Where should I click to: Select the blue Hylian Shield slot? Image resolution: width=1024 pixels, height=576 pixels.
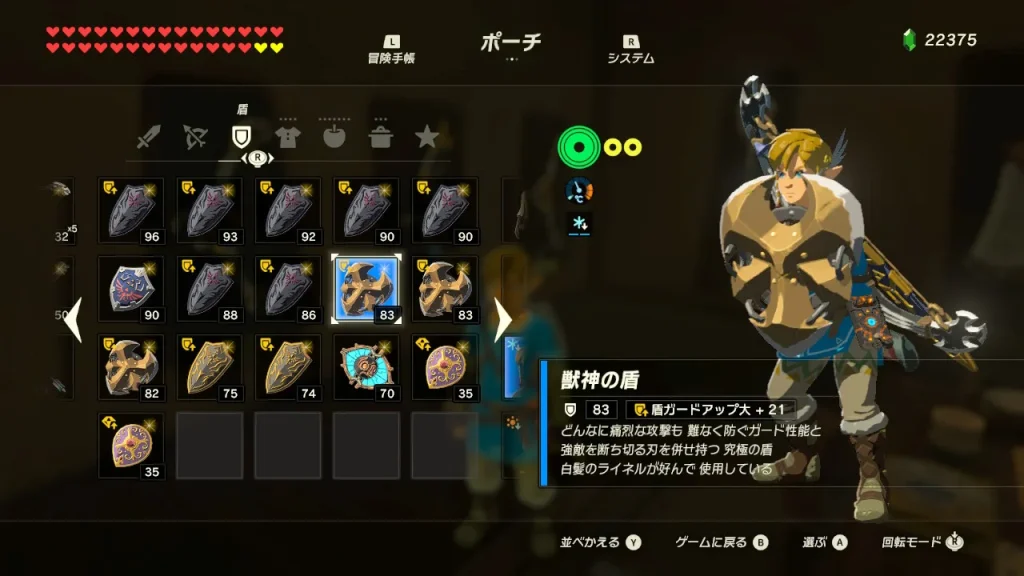(131, 289)
